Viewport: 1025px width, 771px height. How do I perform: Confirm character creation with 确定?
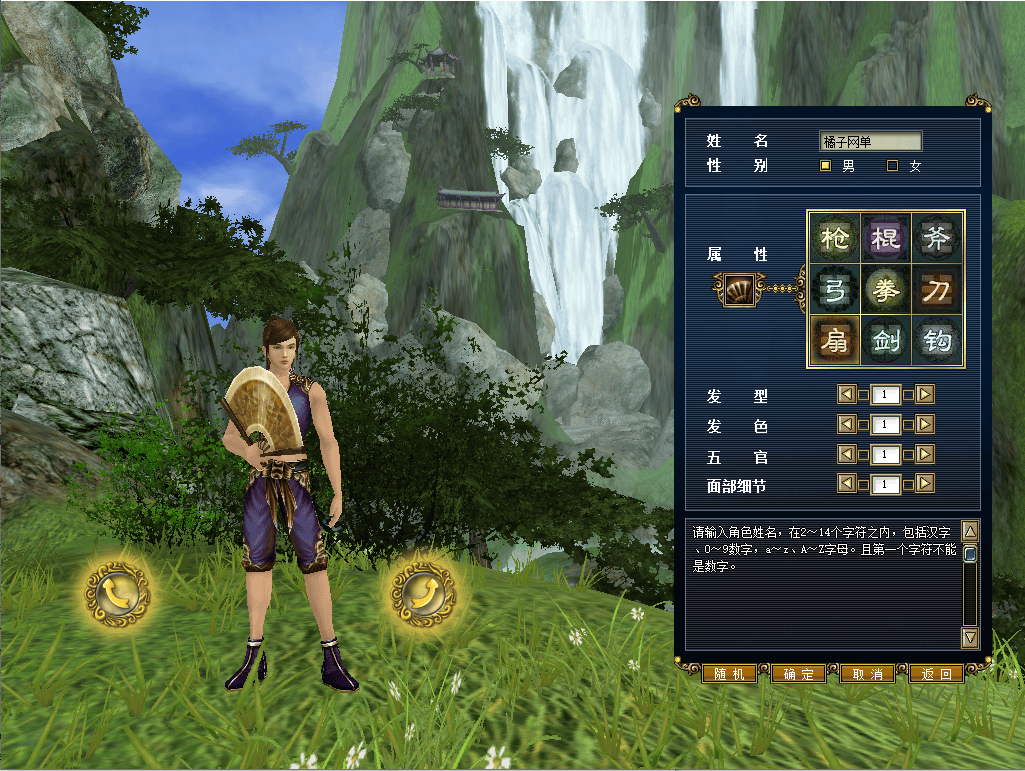pyautogui.click(x=798, y=674)
